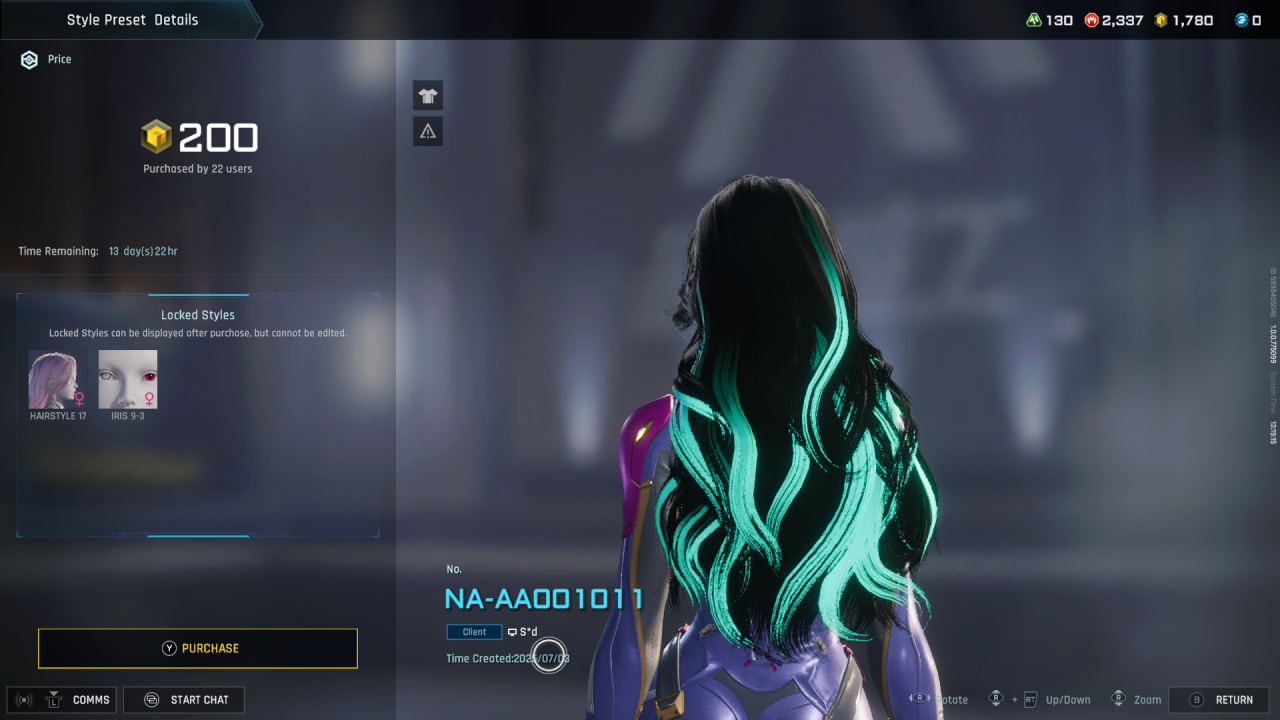The image size is (1280, 720).
Task: Open the Comms menu
Action: coord(62,700)
